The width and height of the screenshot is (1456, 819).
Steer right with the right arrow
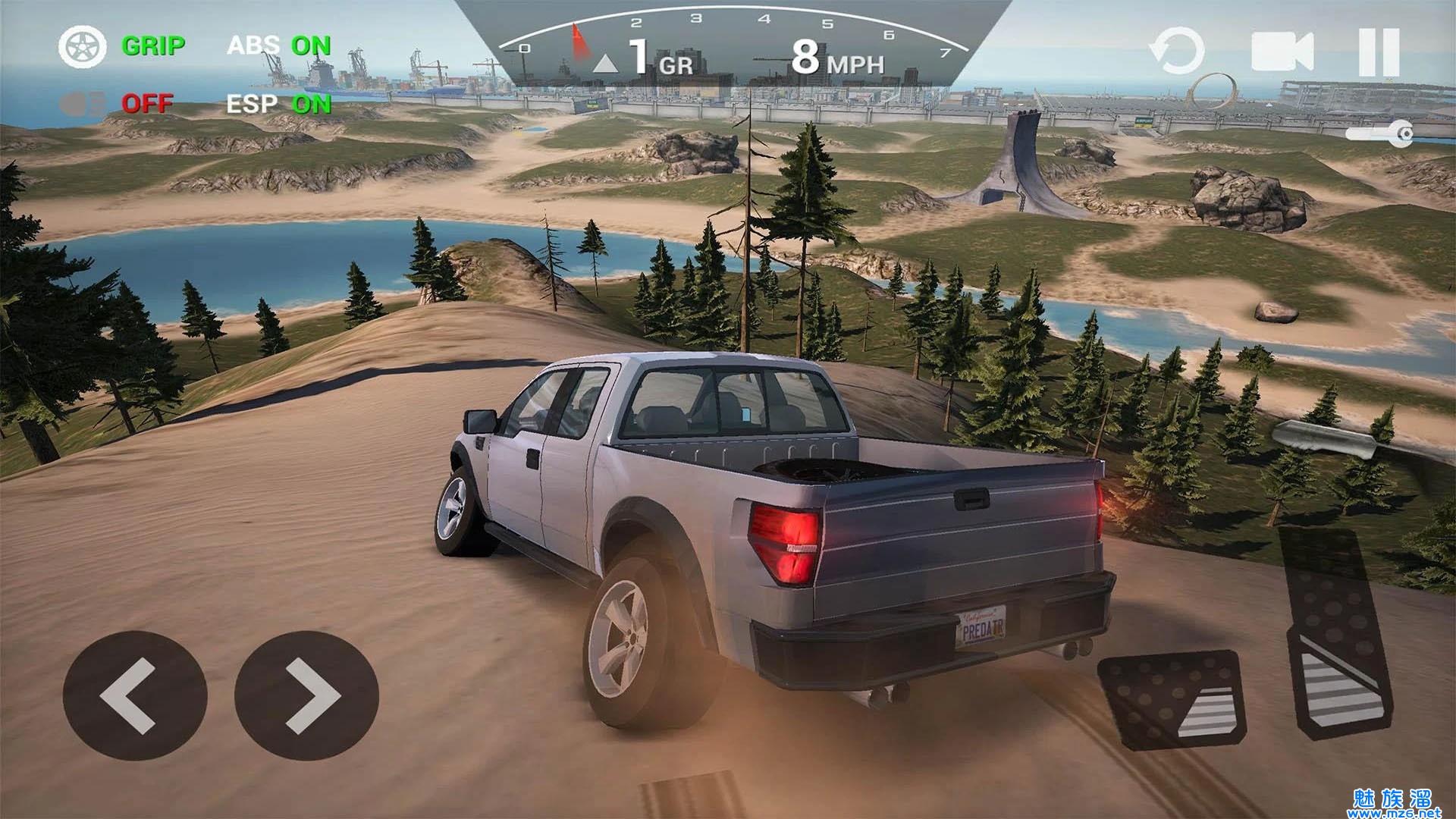306,696
